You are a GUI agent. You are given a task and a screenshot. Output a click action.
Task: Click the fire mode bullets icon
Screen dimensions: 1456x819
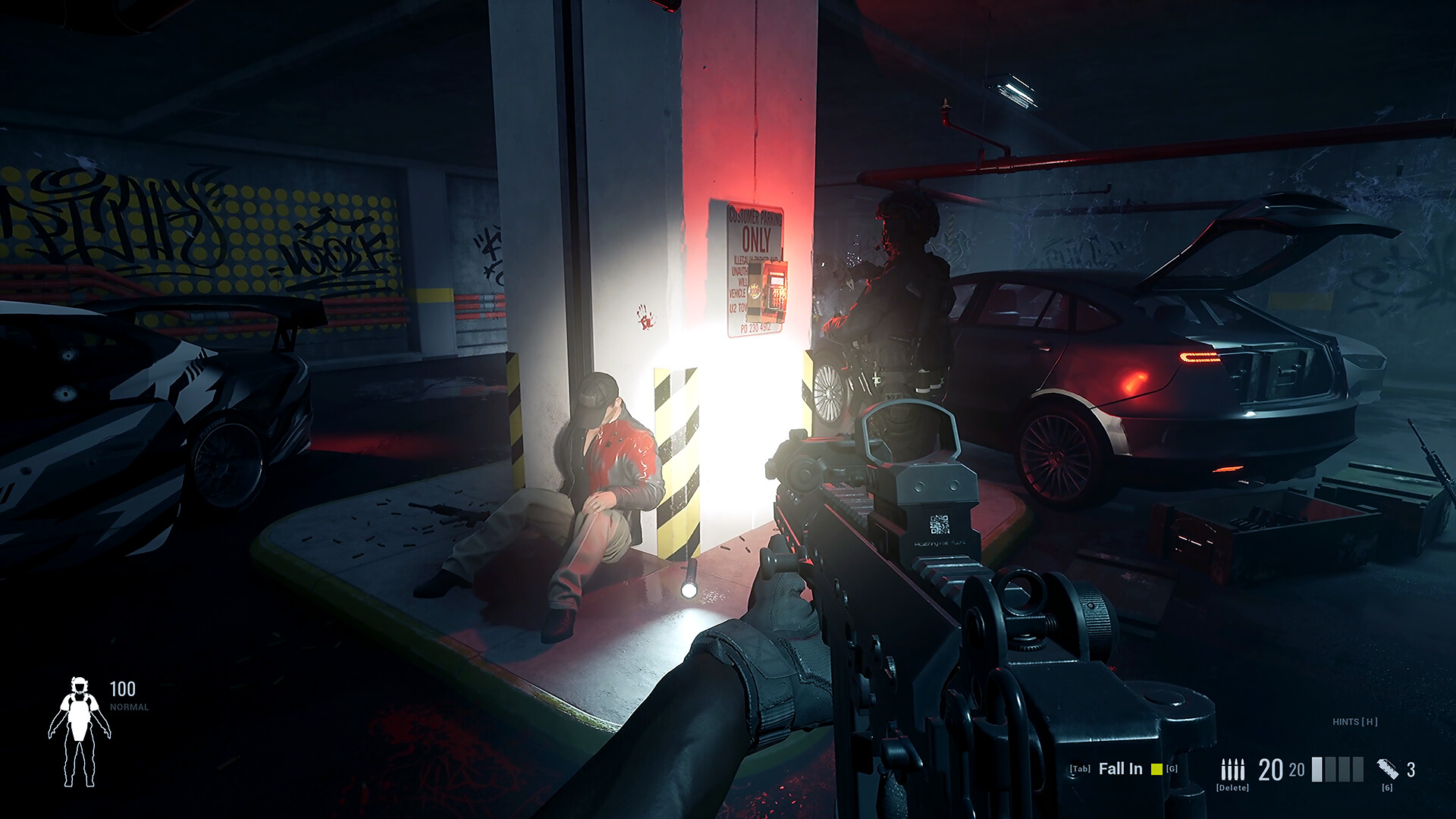pyautogui.click(x=1232, y=770)
